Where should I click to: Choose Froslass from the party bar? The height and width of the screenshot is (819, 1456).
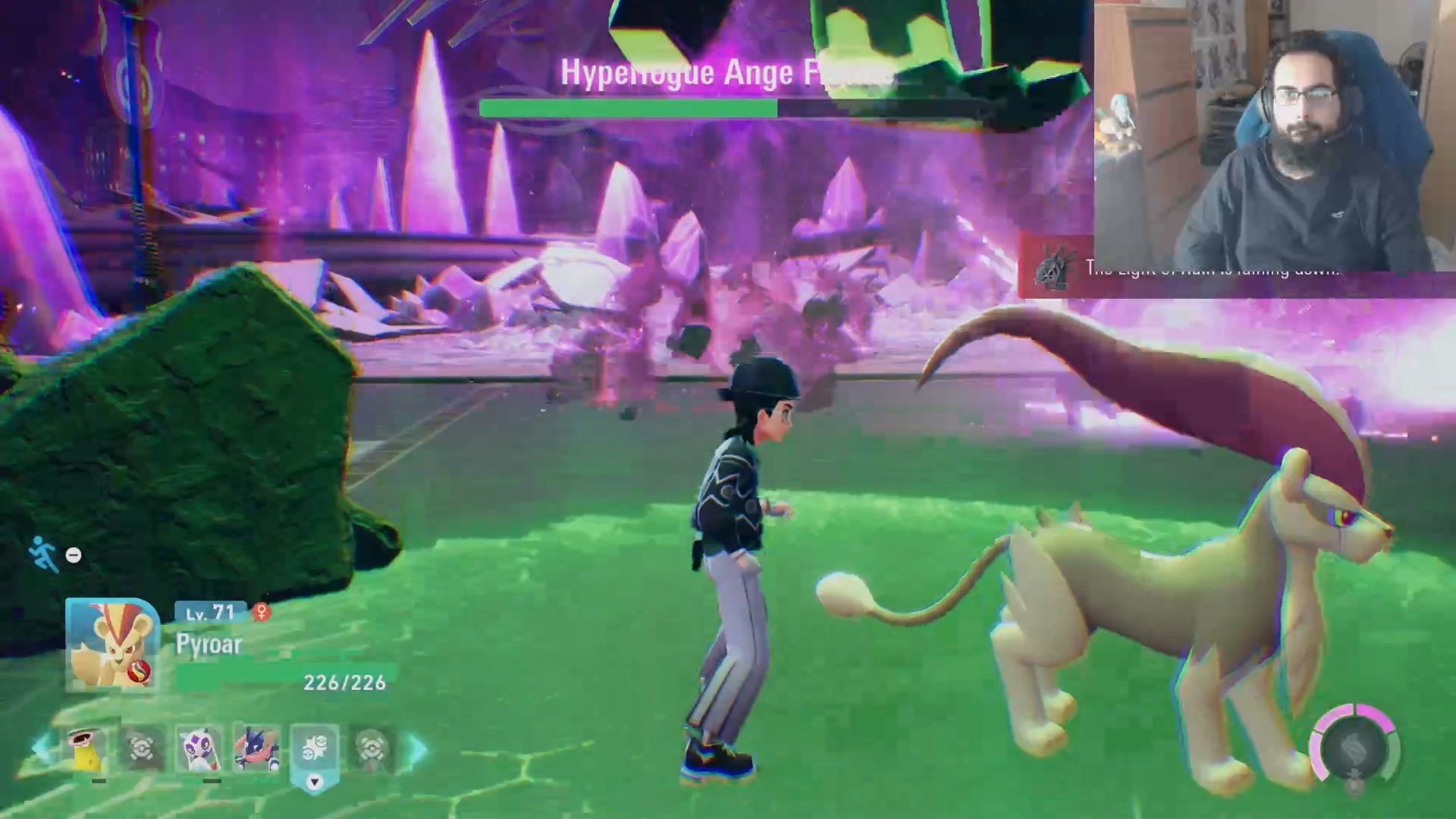(199, 747)
